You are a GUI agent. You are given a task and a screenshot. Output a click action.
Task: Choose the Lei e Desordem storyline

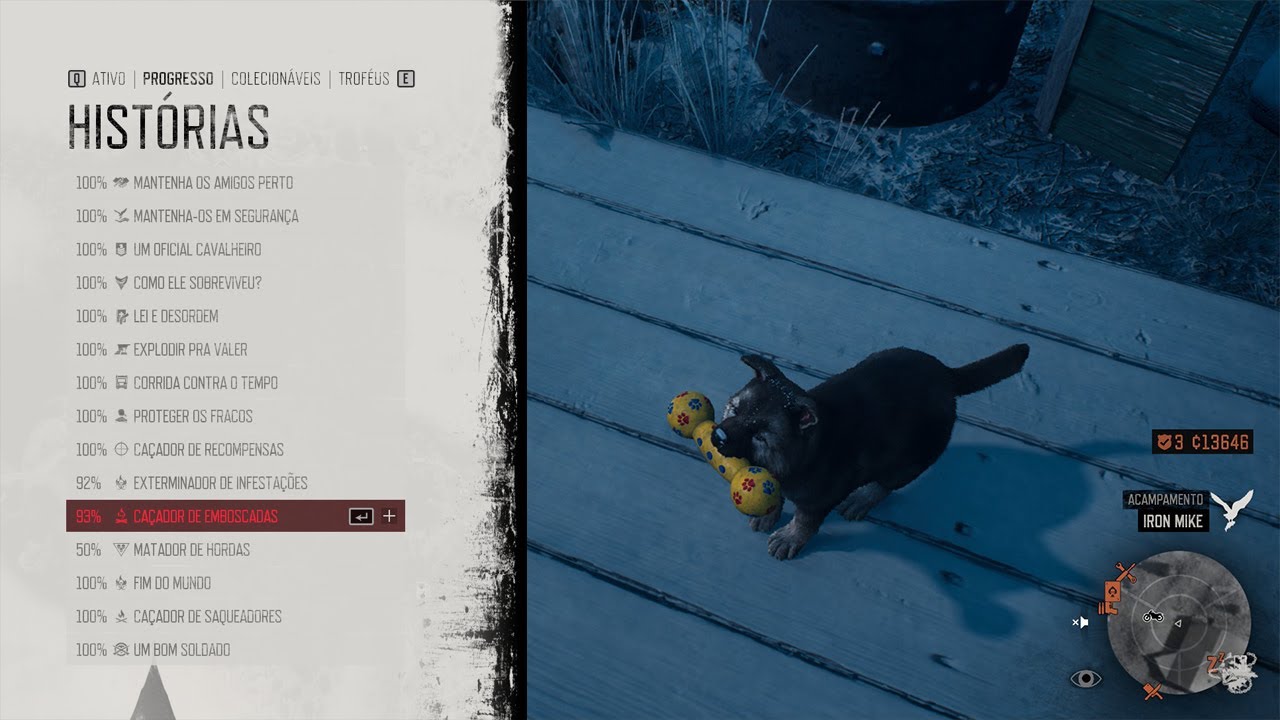pos(175,316)
